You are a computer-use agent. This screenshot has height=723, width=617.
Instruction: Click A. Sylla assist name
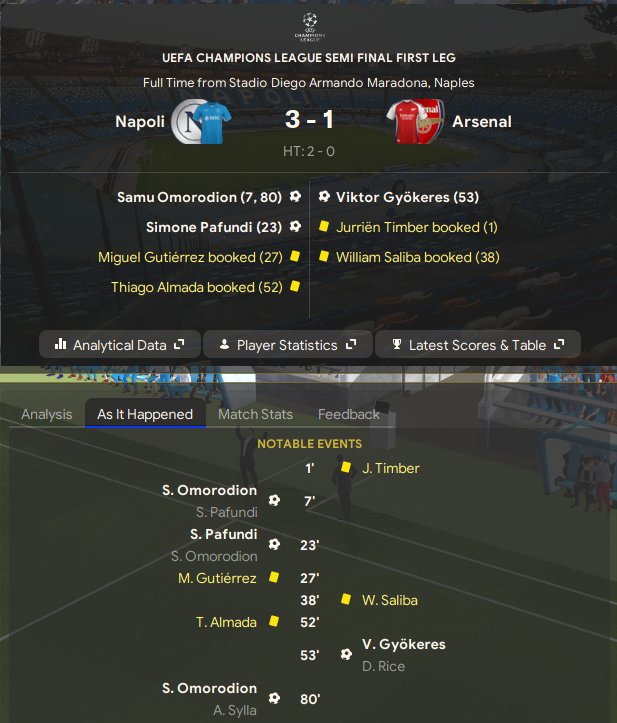(x=234, y=710)
